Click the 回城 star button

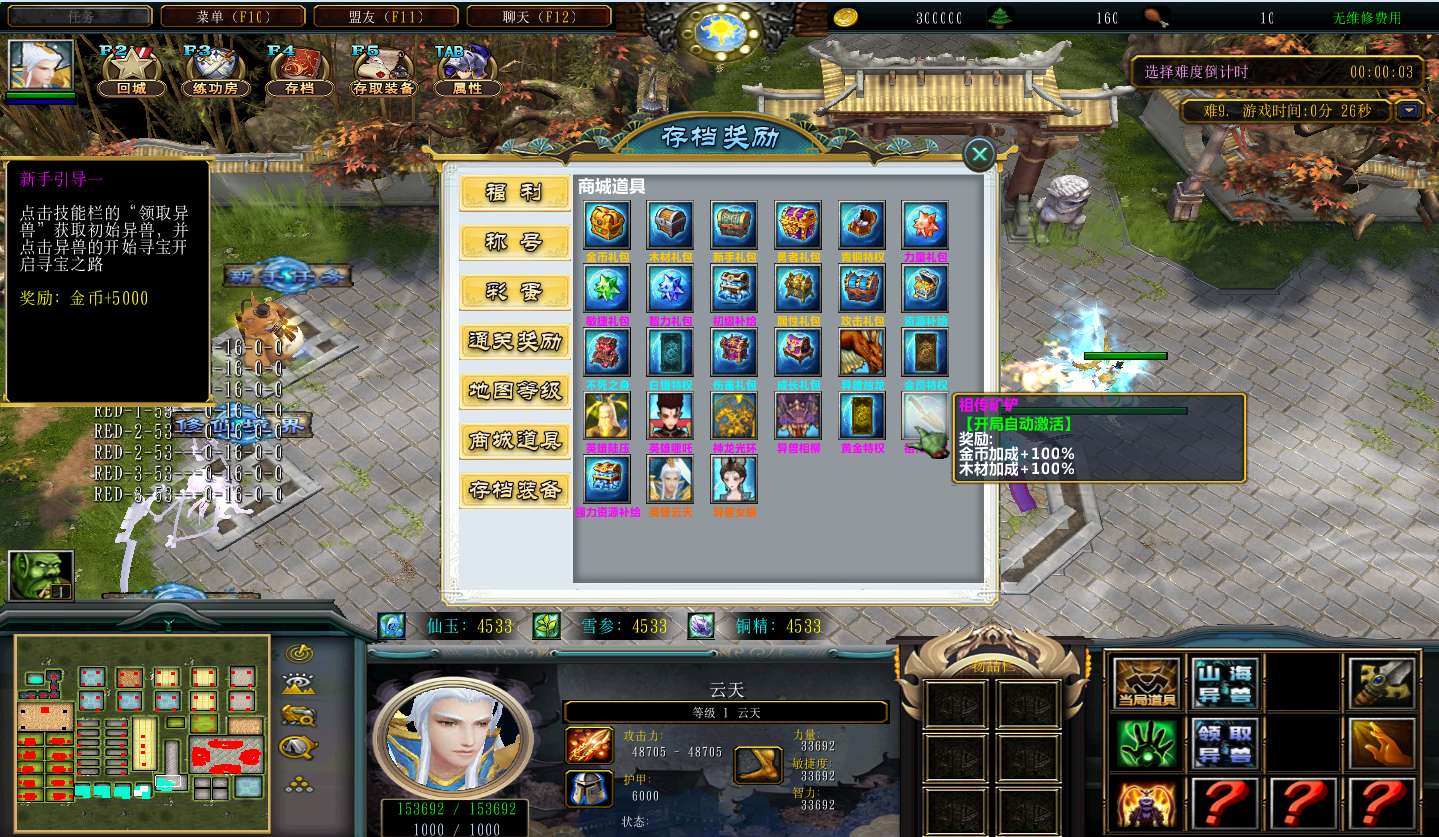(131, 68)
